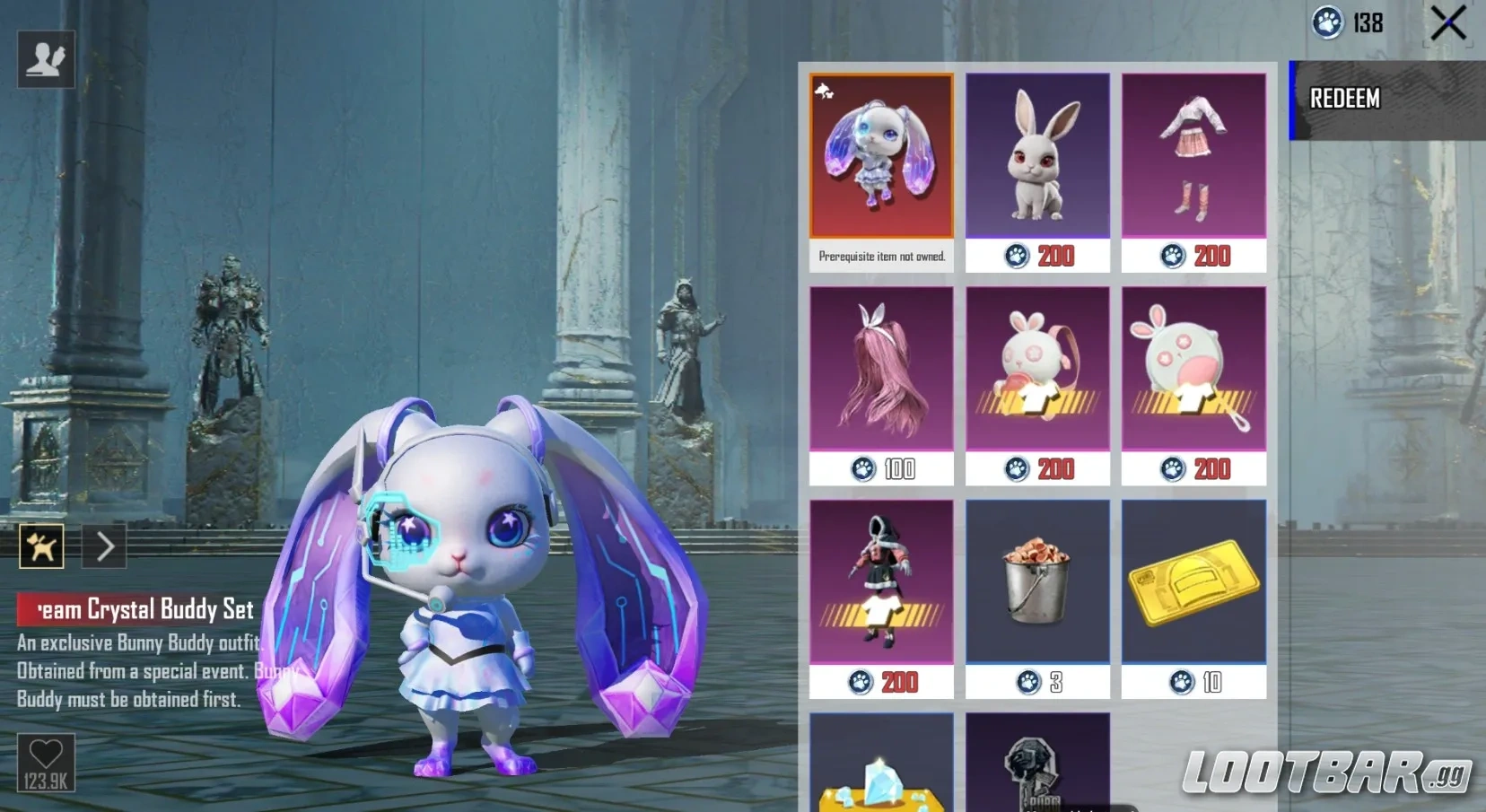The height and width of the screenshot is (812, 1486).
Task: Choose the bunny ears bag for 200
Action: 1193,370
